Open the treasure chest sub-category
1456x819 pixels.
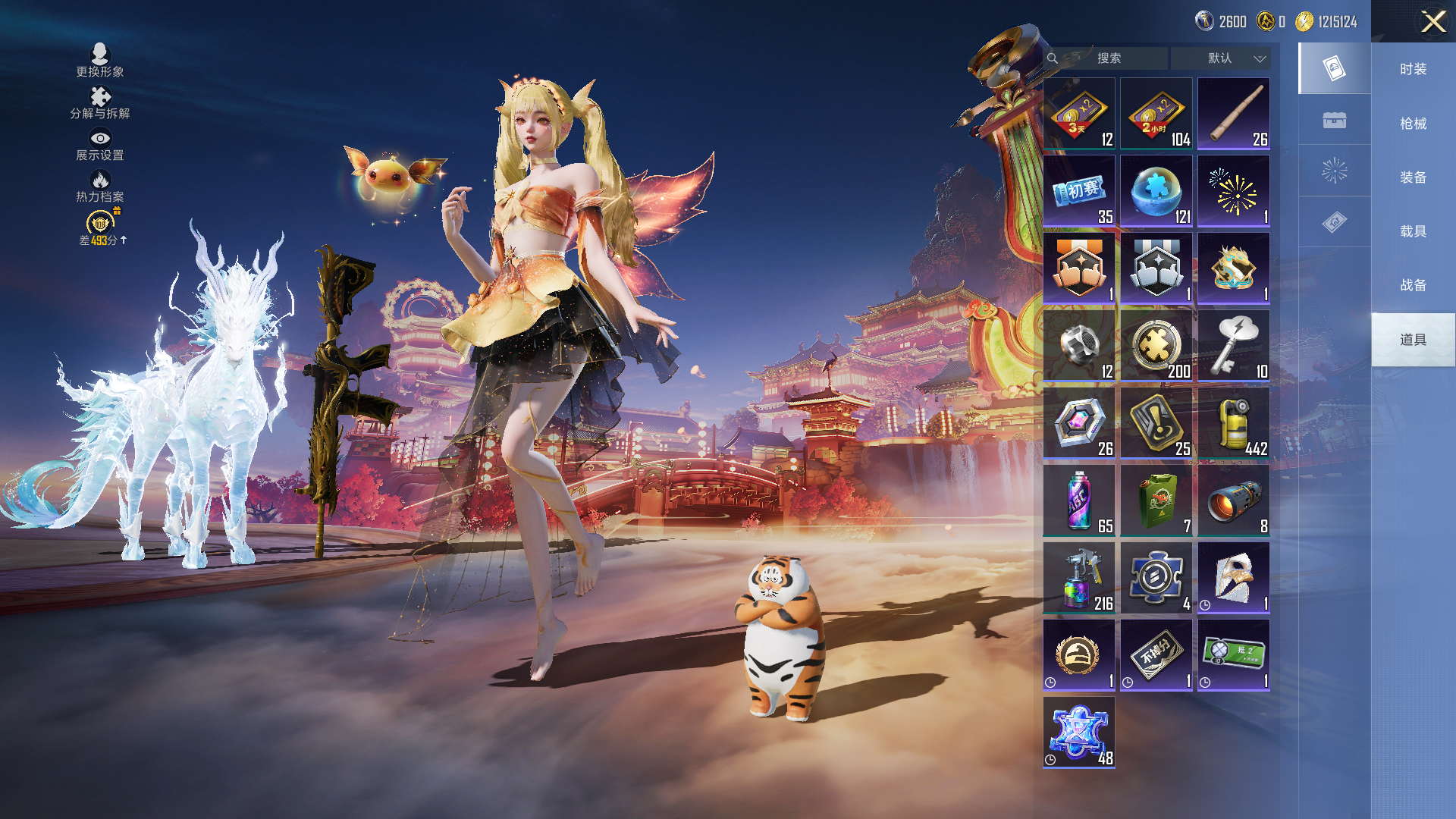pyautogui.click(x=1335, y=120)
